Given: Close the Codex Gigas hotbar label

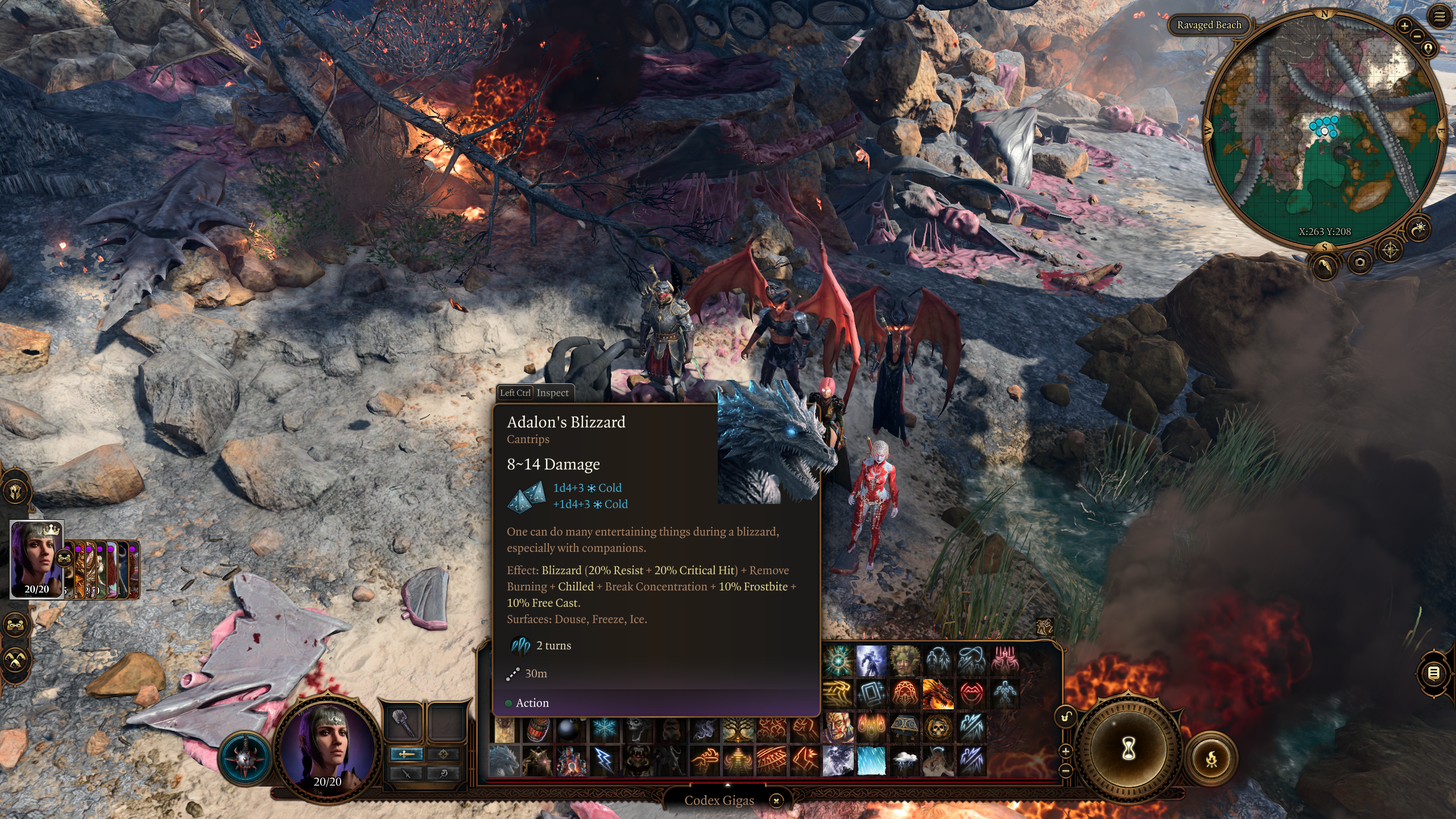Looking at the screenshot, I should pyautogui.click(x=776, y=801).
